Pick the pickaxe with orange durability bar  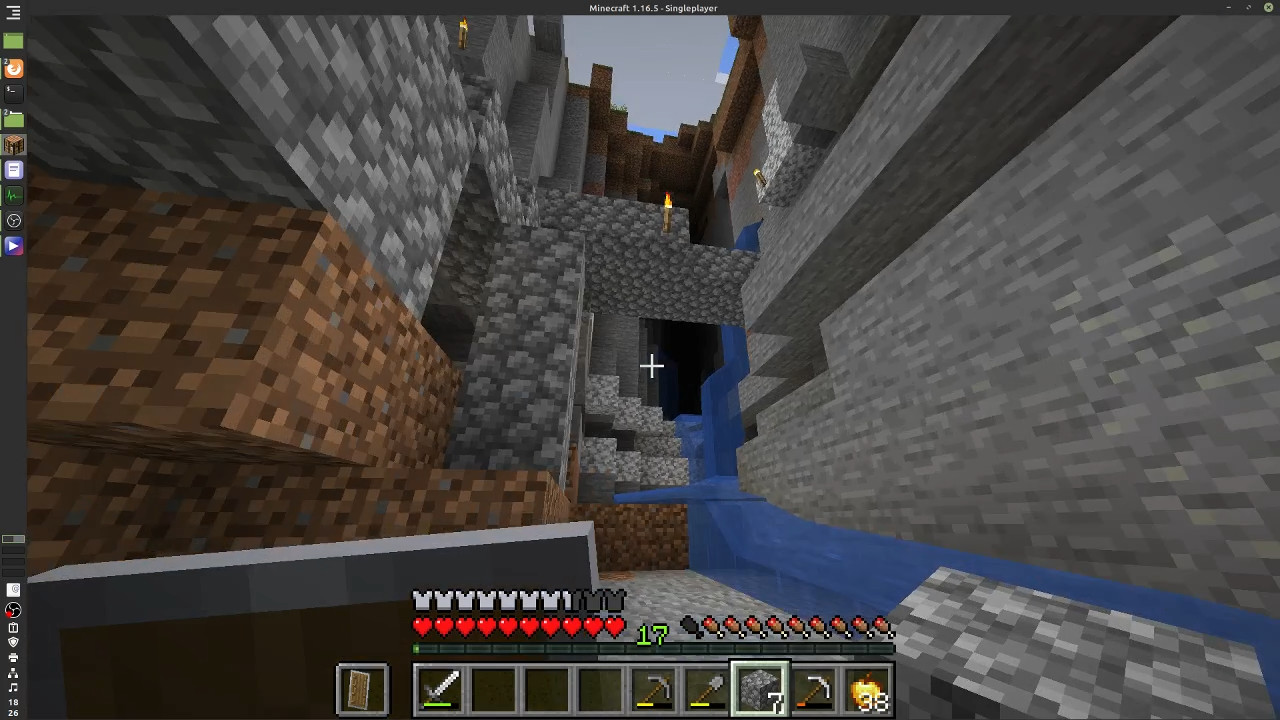pos(814,690)
